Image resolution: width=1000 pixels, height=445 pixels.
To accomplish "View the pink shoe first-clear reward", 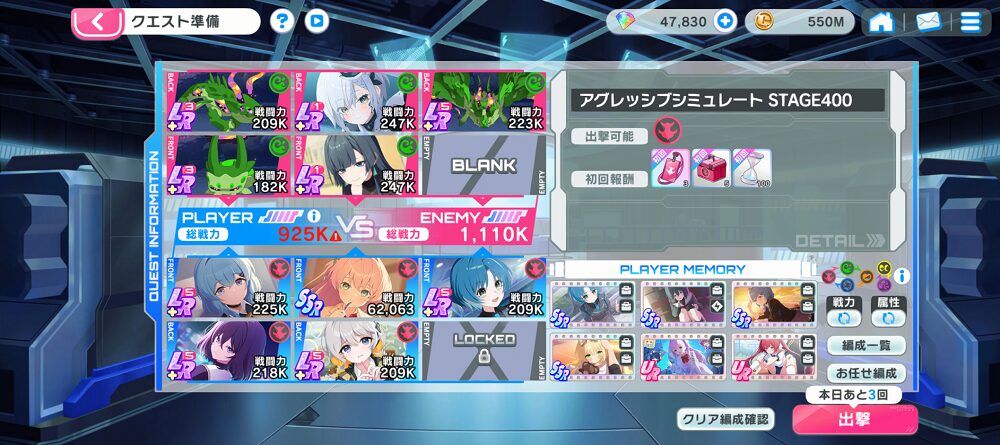I will pos(667,167).
